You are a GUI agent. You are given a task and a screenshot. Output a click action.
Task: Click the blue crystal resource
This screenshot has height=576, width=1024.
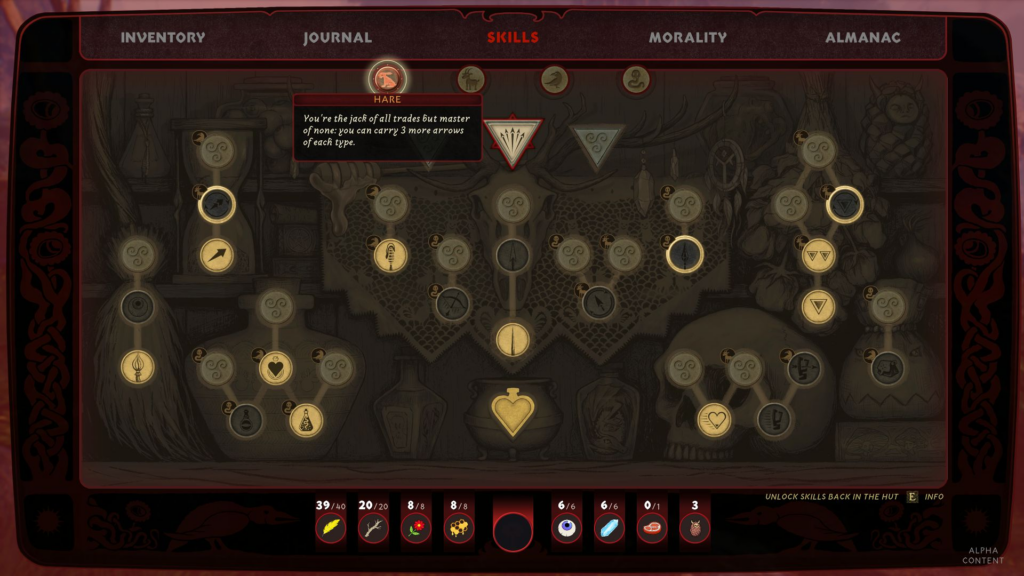tap(609, 527)
